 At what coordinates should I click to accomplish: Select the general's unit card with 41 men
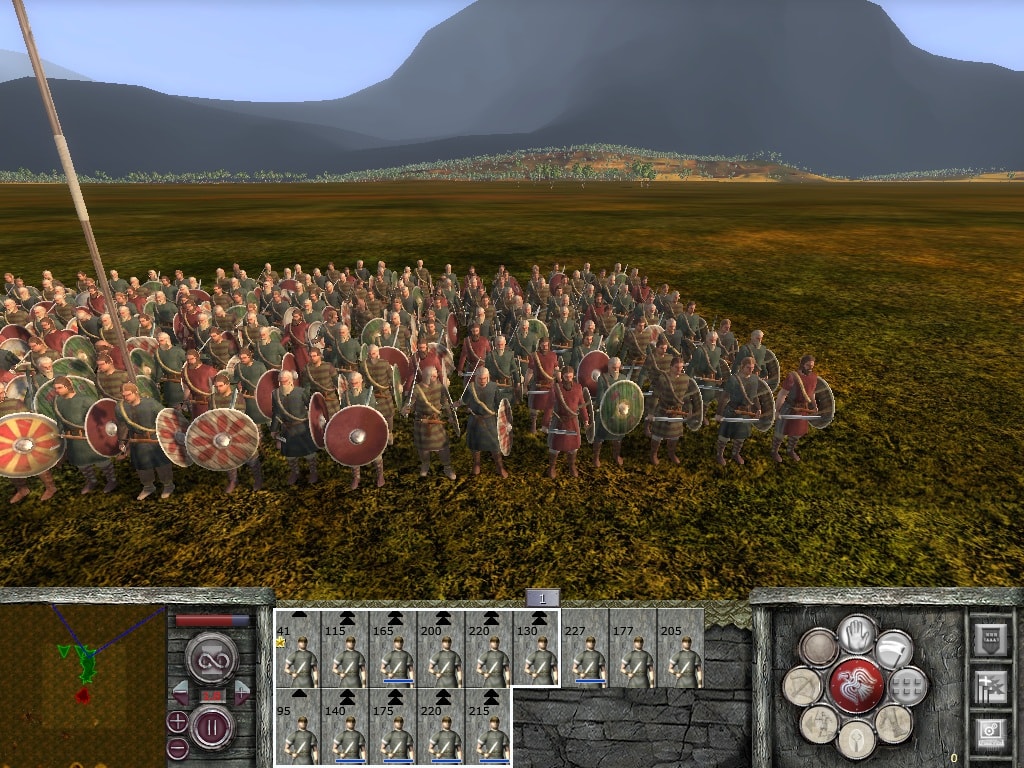click(x=298, y=648)
